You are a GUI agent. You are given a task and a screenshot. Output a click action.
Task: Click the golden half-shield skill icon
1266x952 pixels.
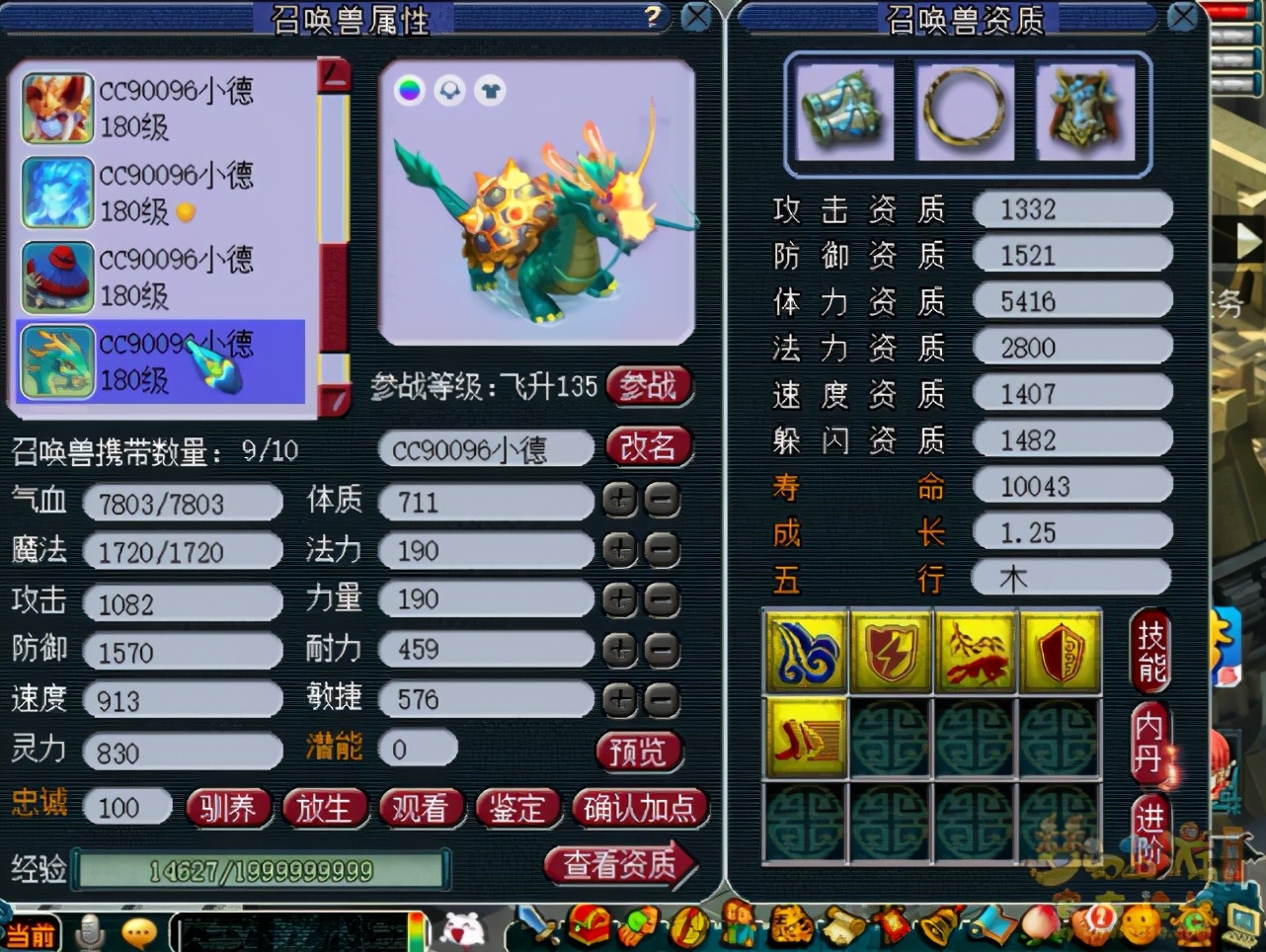coord(1060,651)
